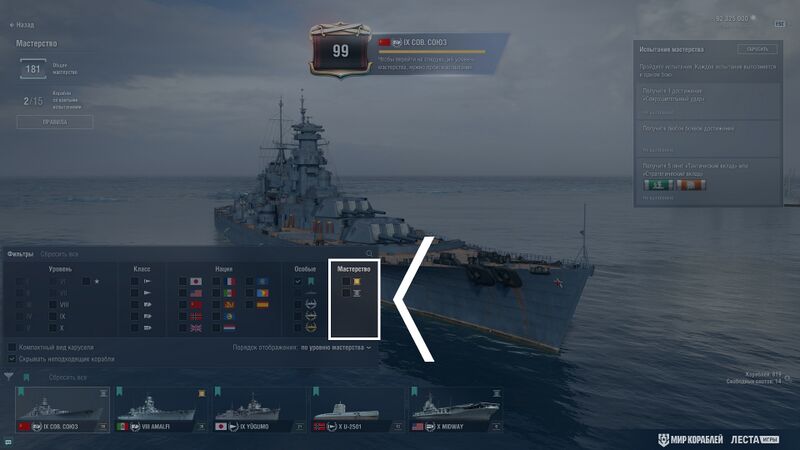Click the reset button in Испытания мастерства panel

[x=757, y=49]
